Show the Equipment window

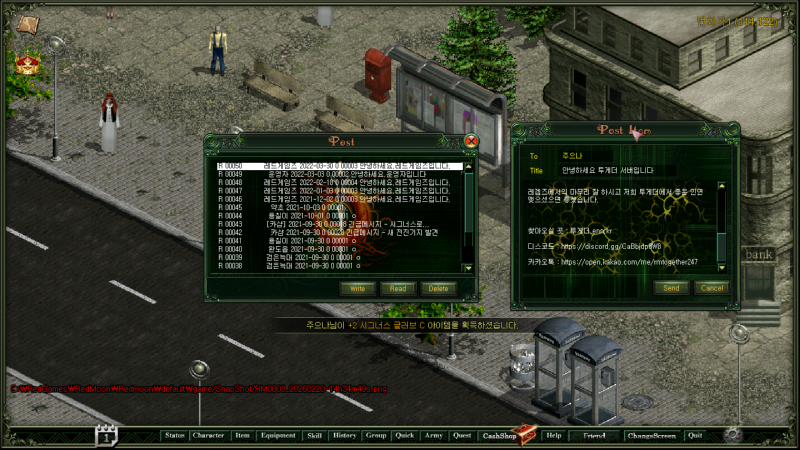pyautogui.click(x=277, y=436)
